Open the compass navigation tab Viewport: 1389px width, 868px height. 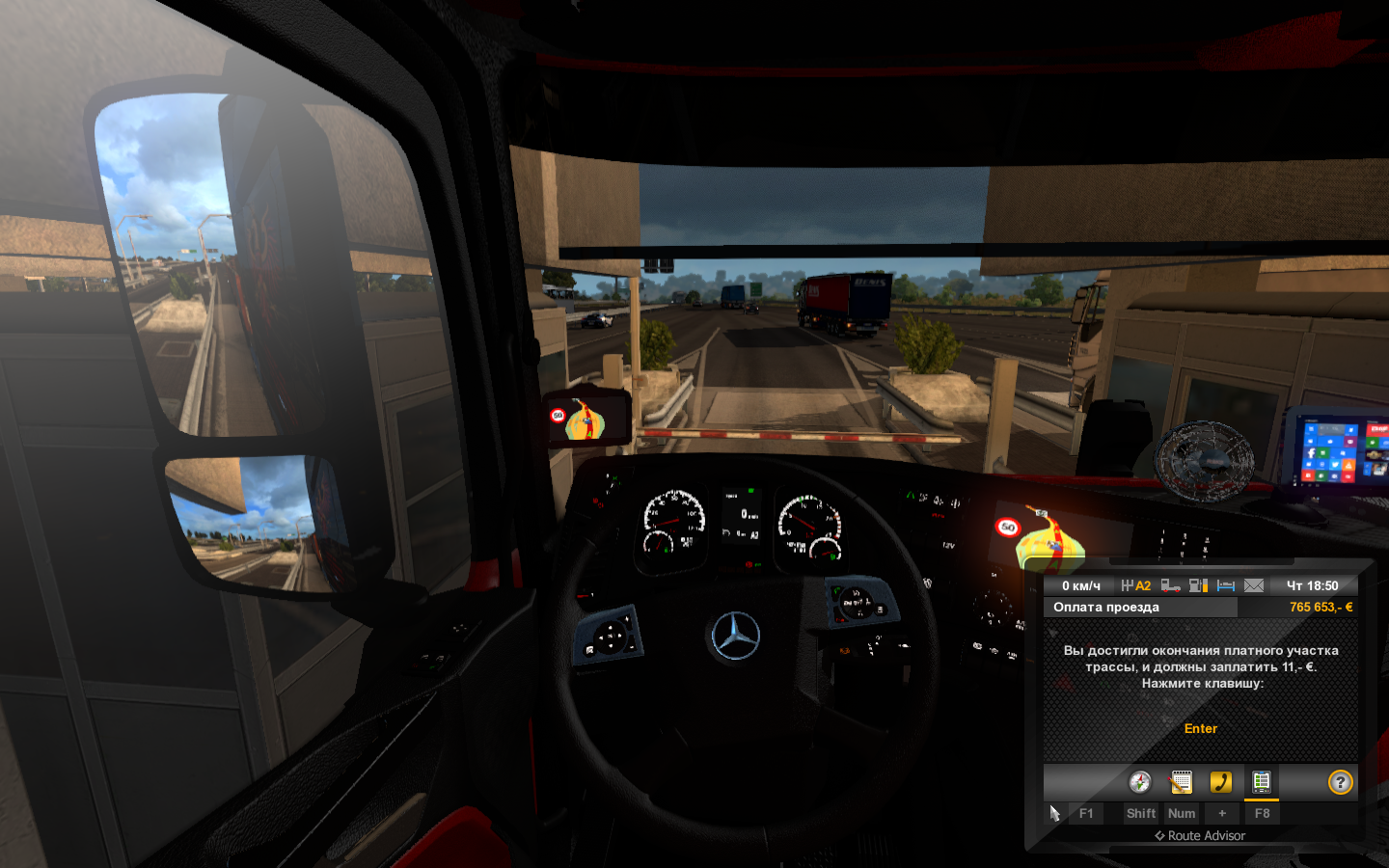point(1140,782)
